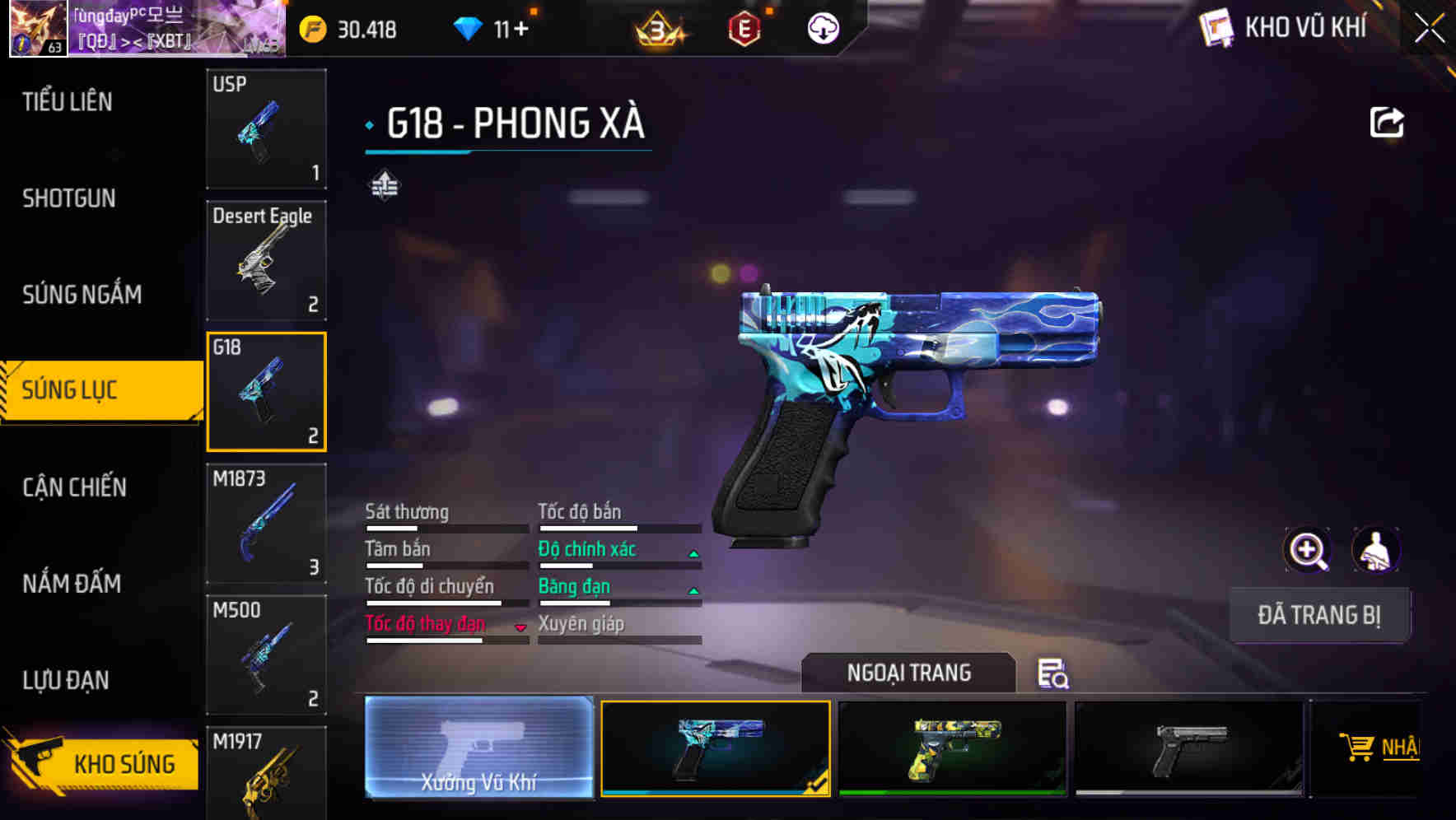Select the Desert Eagle weapon thumbnail
Viewport: 1456px width, 820px height.
(266, 259)
